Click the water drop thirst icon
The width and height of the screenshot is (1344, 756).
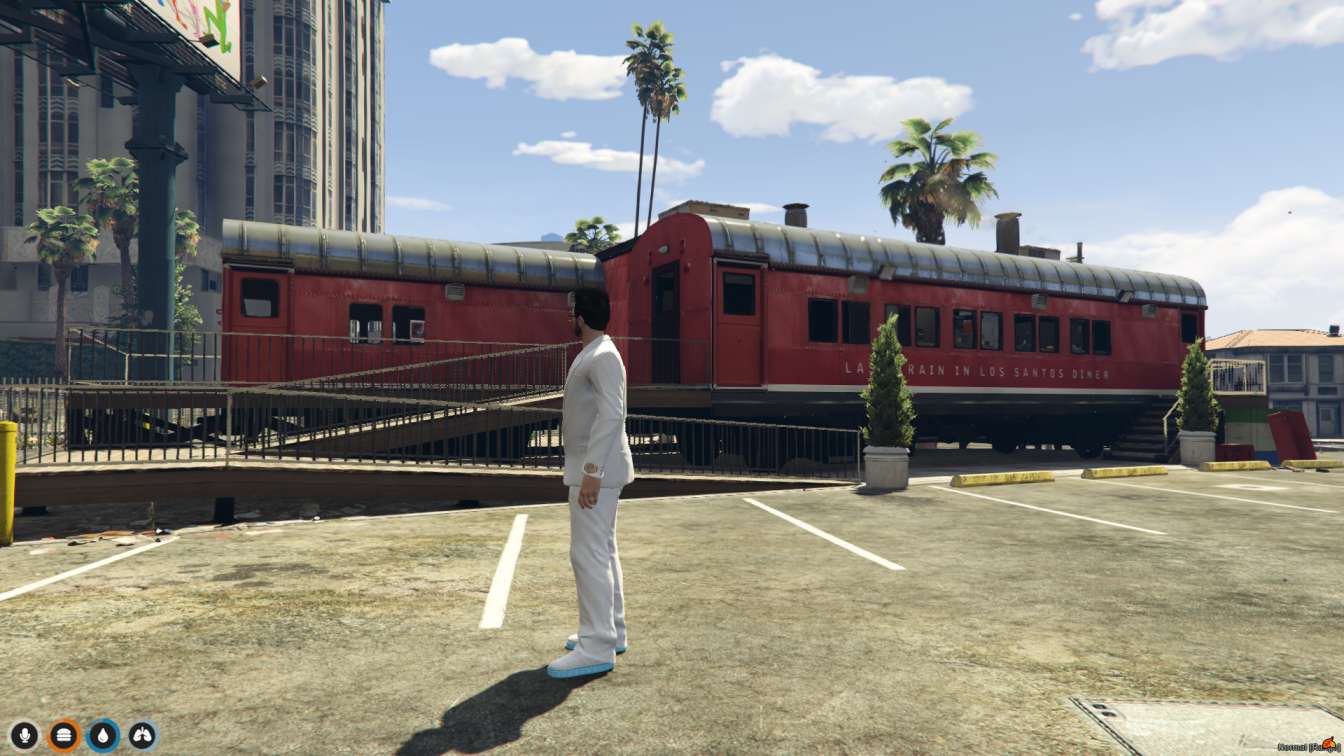point(103,736)
